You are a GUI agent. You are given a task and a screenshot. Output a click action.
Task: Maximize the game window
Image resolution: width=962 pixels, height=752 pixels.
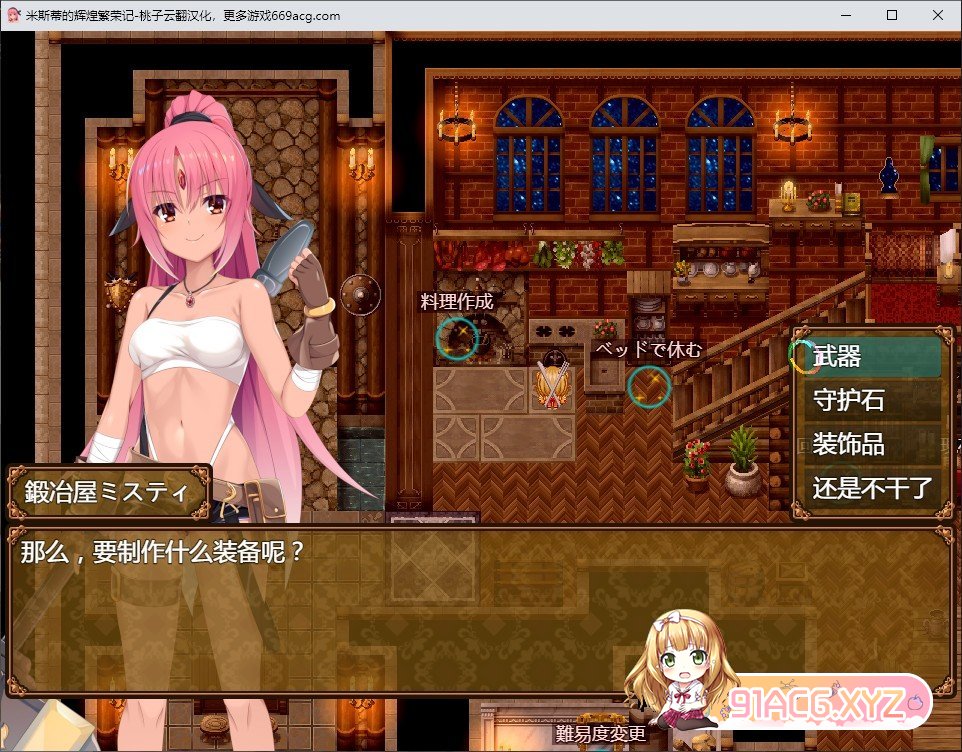[892, 15]
